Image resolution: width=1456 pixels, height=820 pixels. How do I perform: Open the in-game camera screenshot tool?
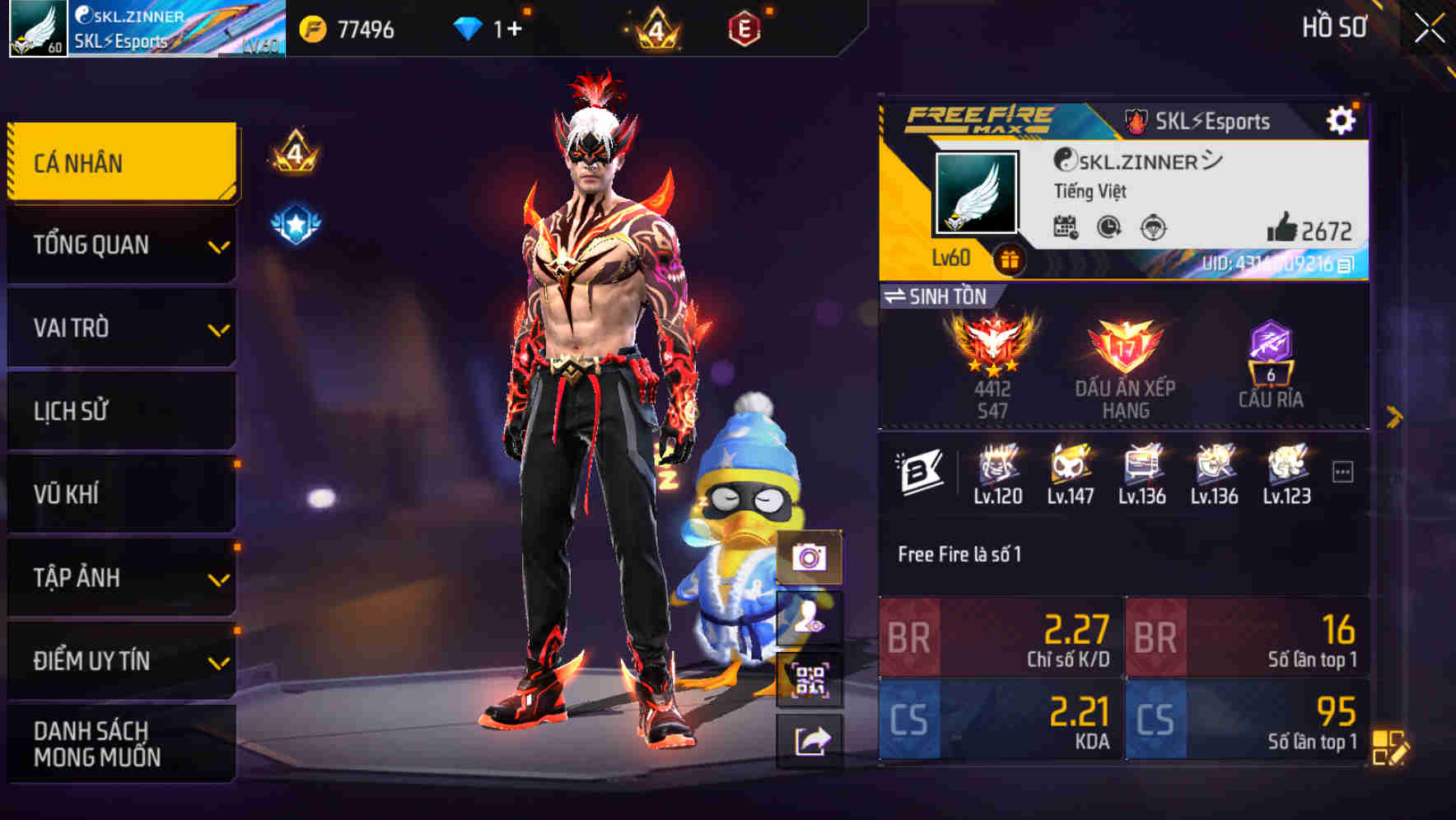click(x=812, y=559)
